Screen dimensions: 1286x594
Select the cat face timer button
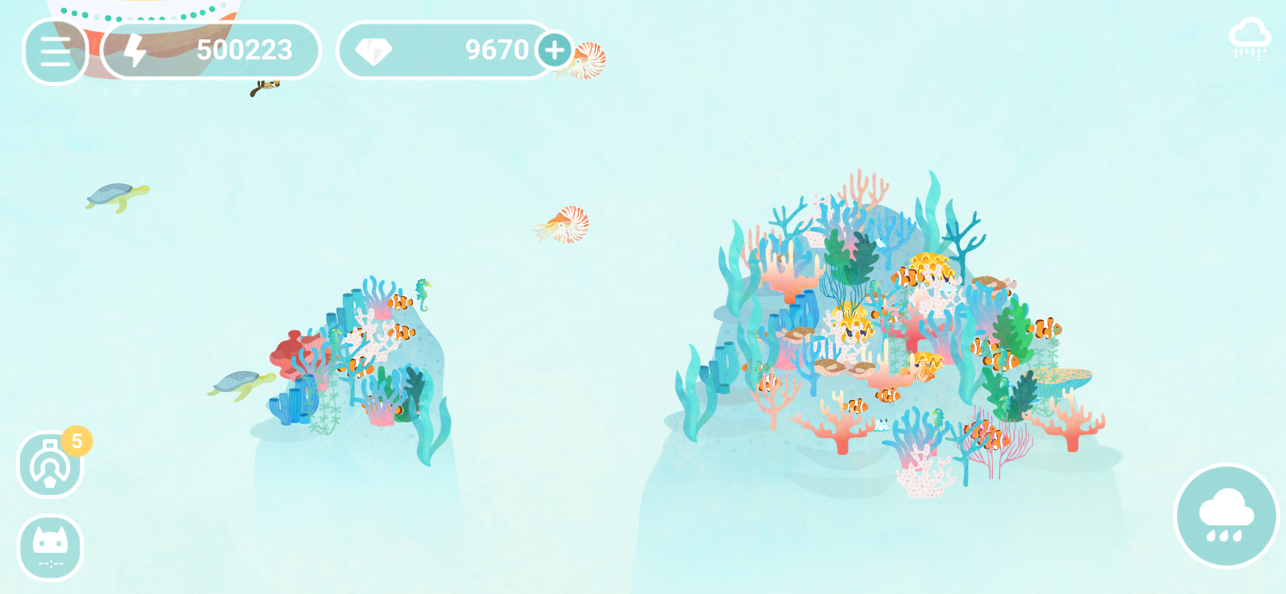tap(50, 547)
